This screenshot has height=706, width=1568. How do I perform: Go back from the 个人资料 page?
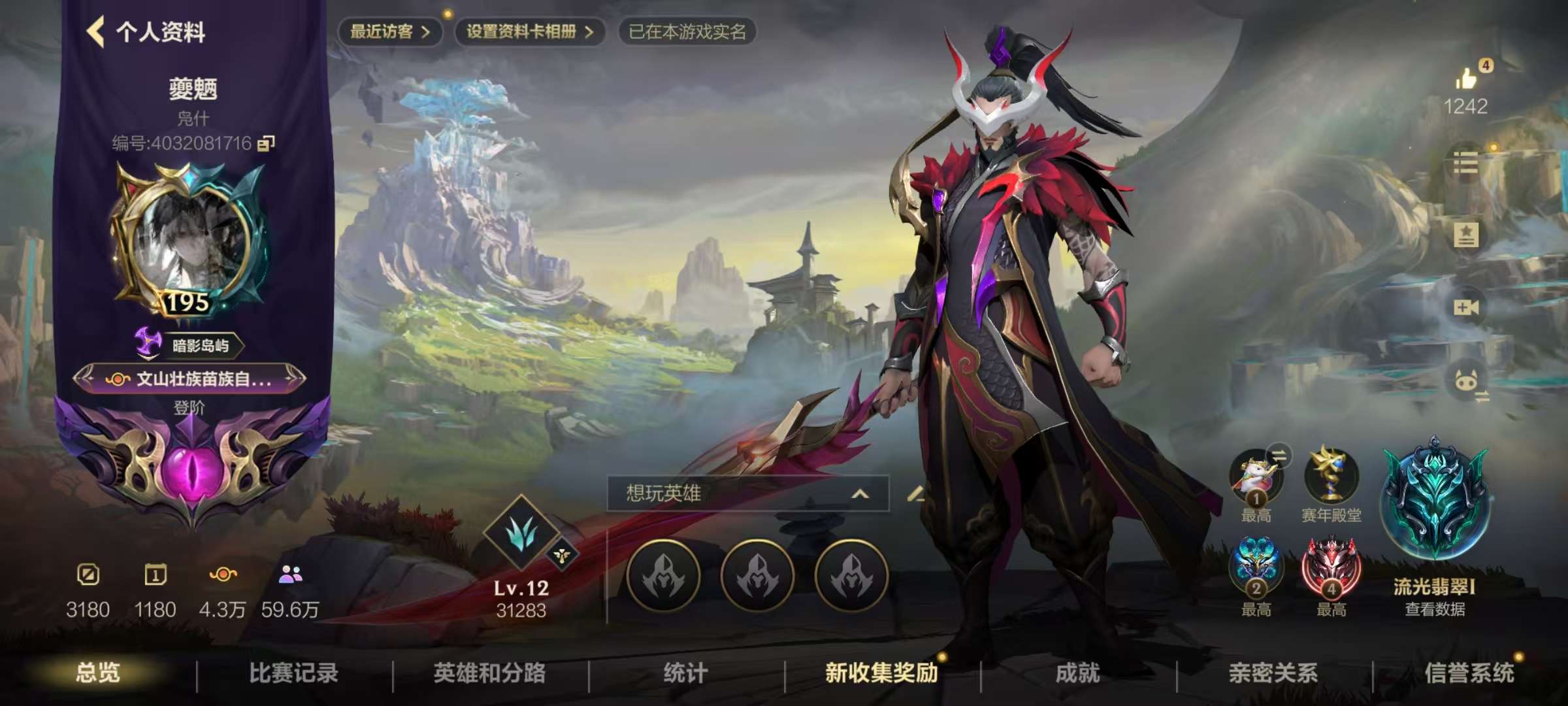(x=96, y=32)
